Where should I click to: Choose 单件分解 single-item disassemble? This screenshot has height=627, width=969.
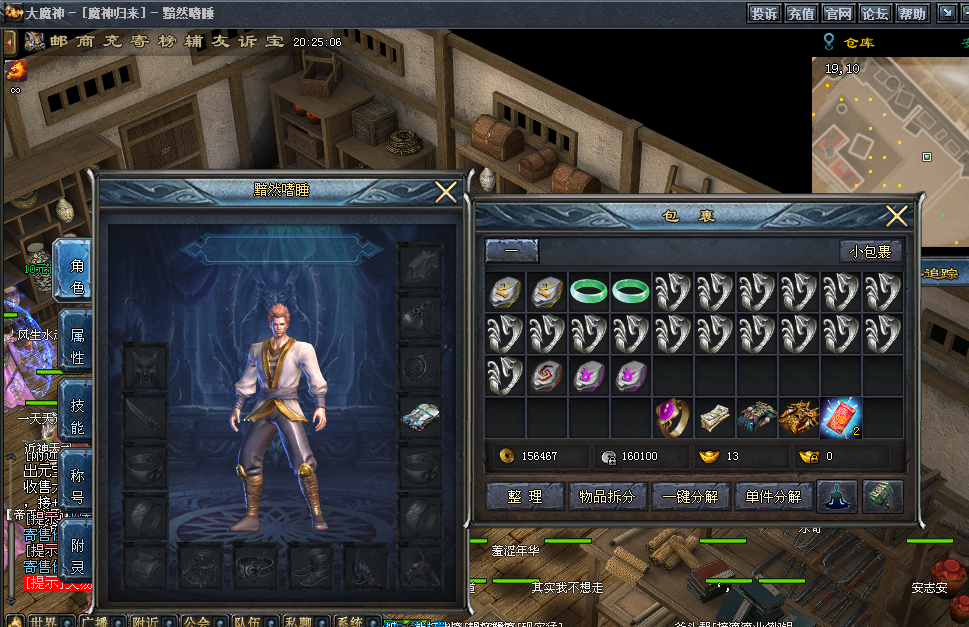point(773,496)
